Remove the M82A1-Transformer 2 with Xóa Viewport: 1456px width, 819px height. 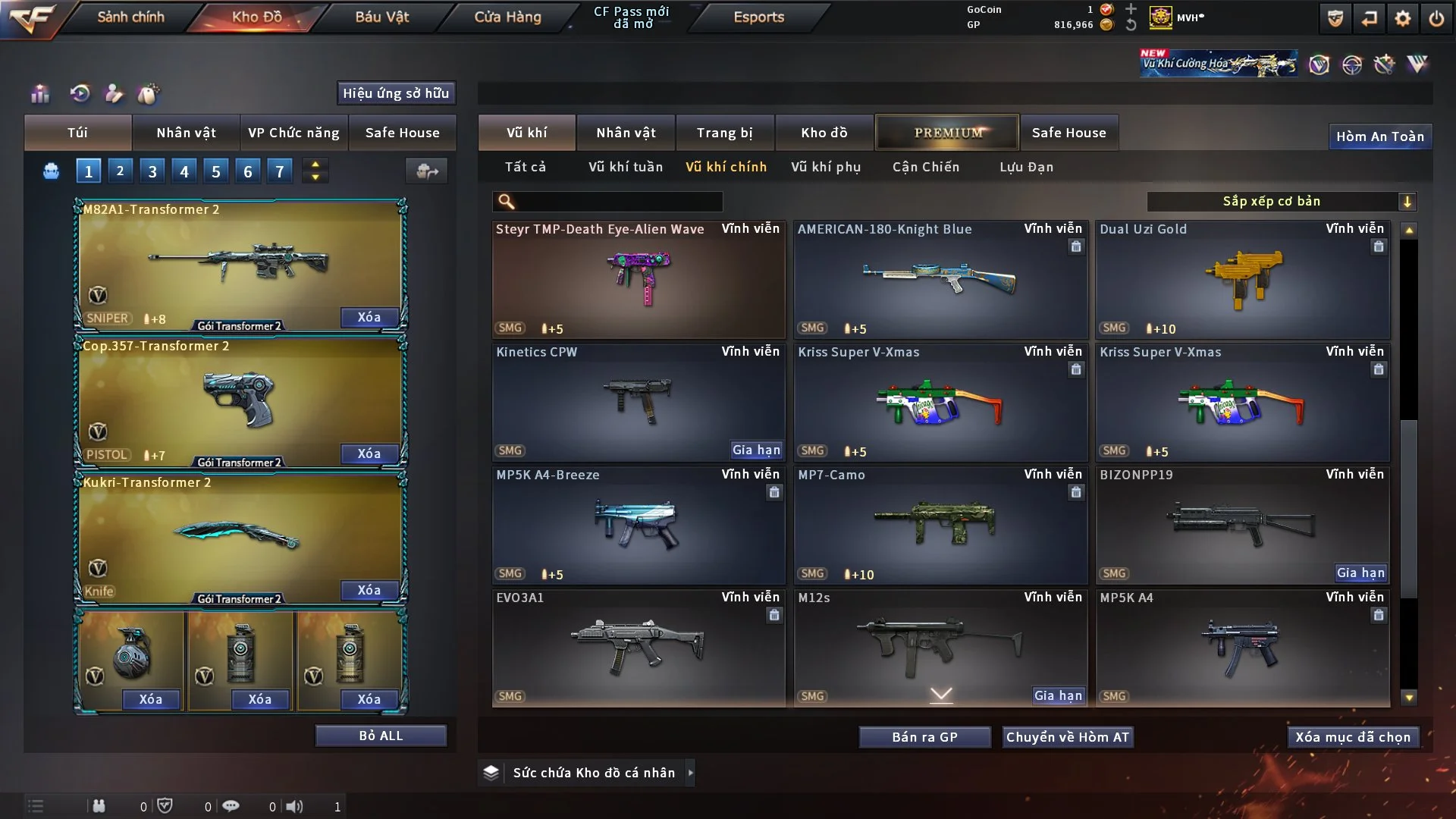pos(369,317)
